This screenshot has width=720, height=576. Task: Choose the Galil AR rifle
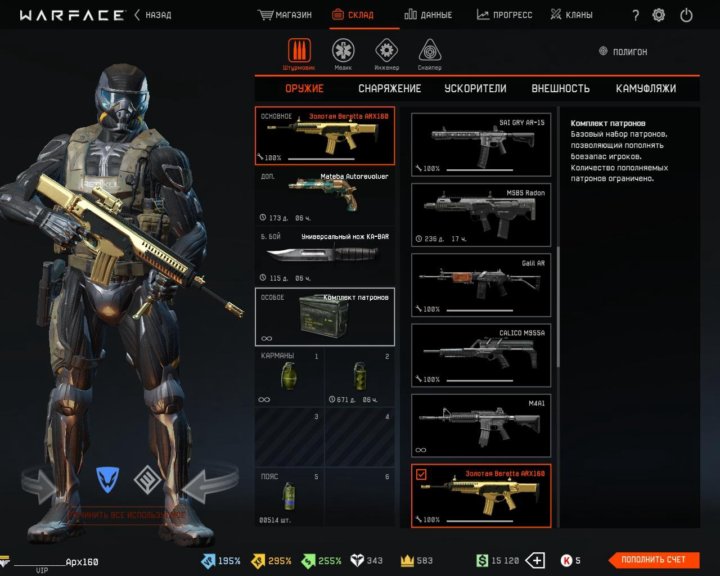click(481, 283)
